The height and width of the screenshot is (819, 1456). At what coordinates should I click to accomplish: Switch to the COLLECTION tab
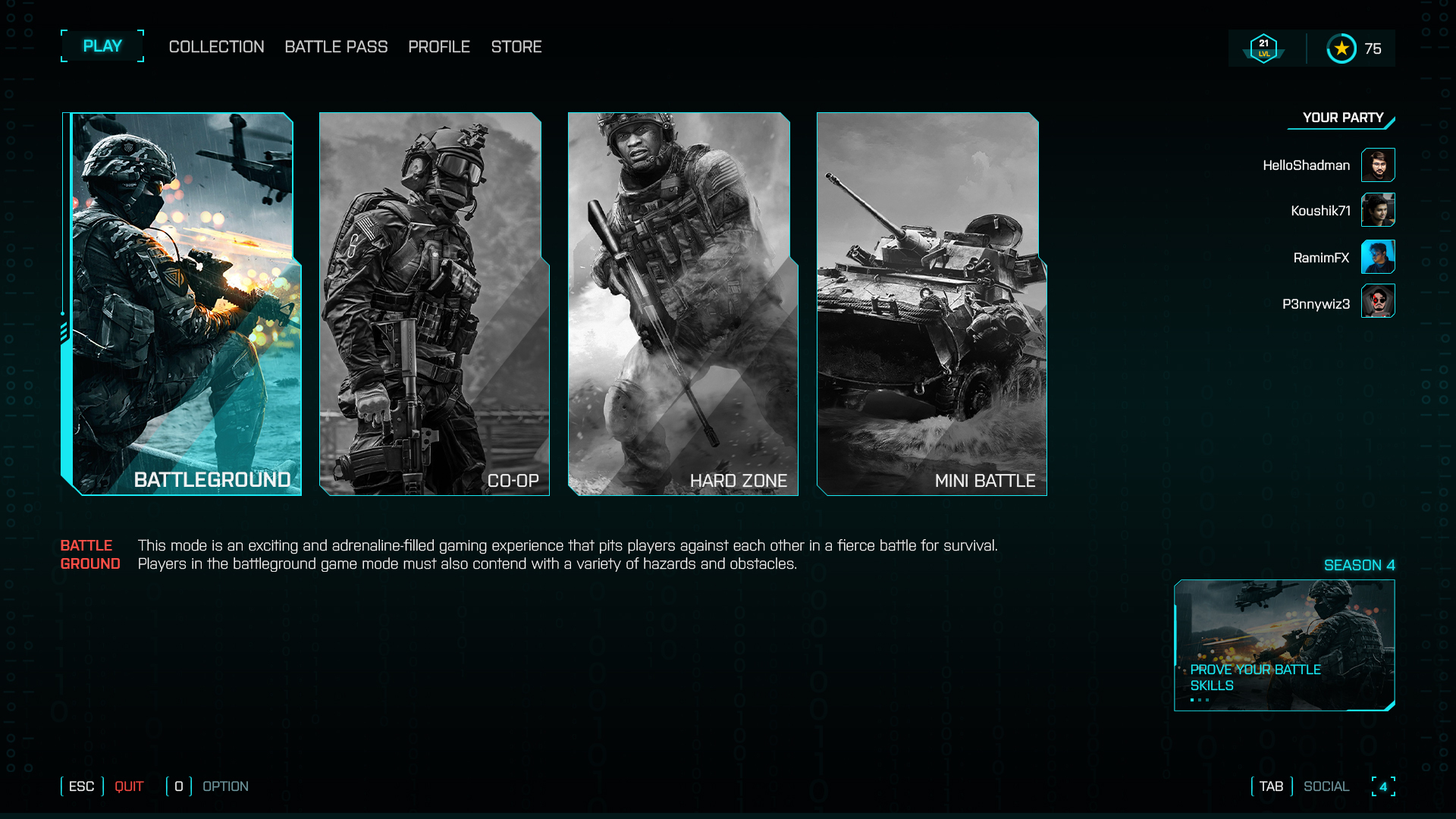(215, 46)
